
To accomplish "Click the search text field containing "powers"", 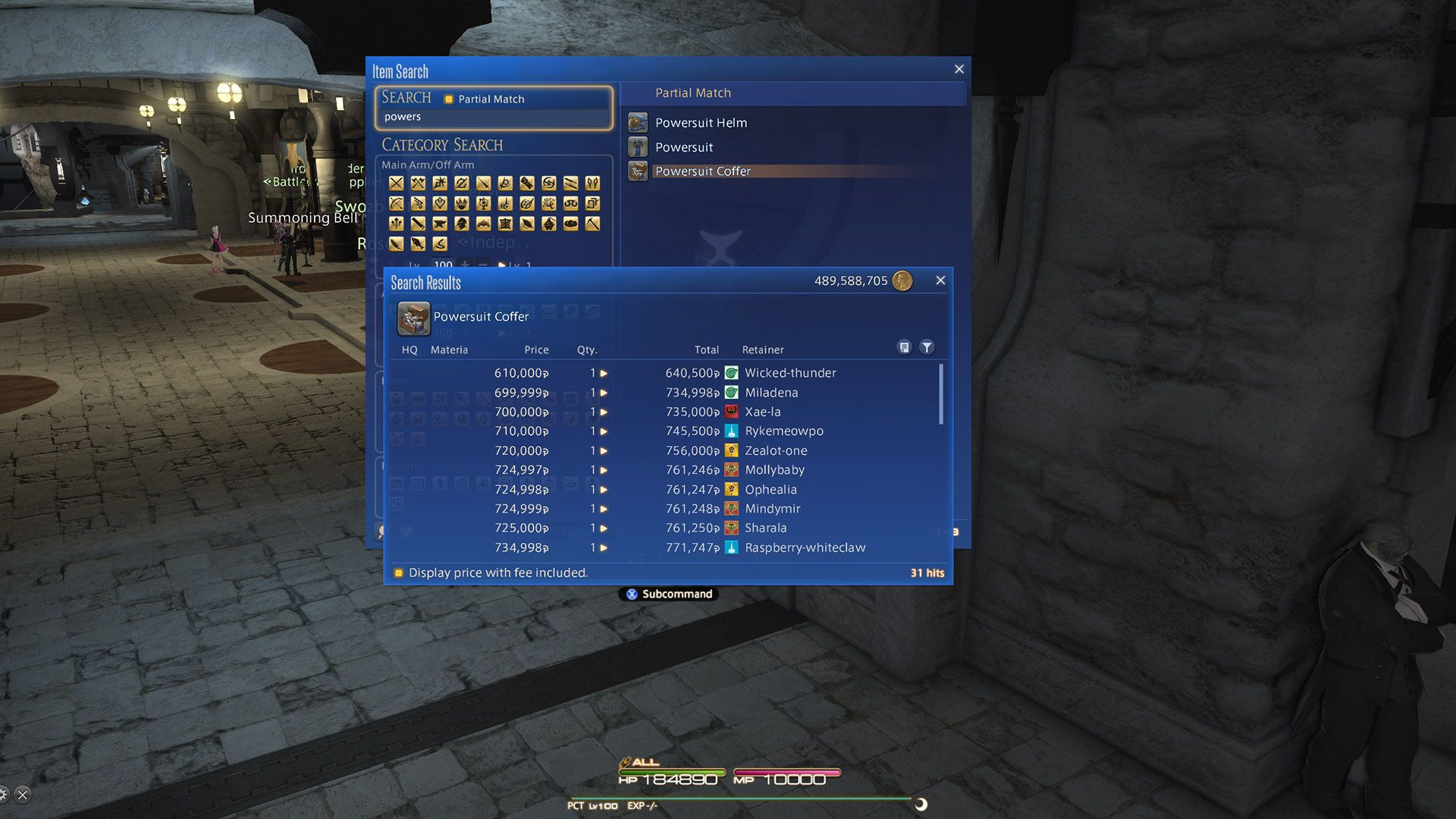I will [x=493, y=117].
